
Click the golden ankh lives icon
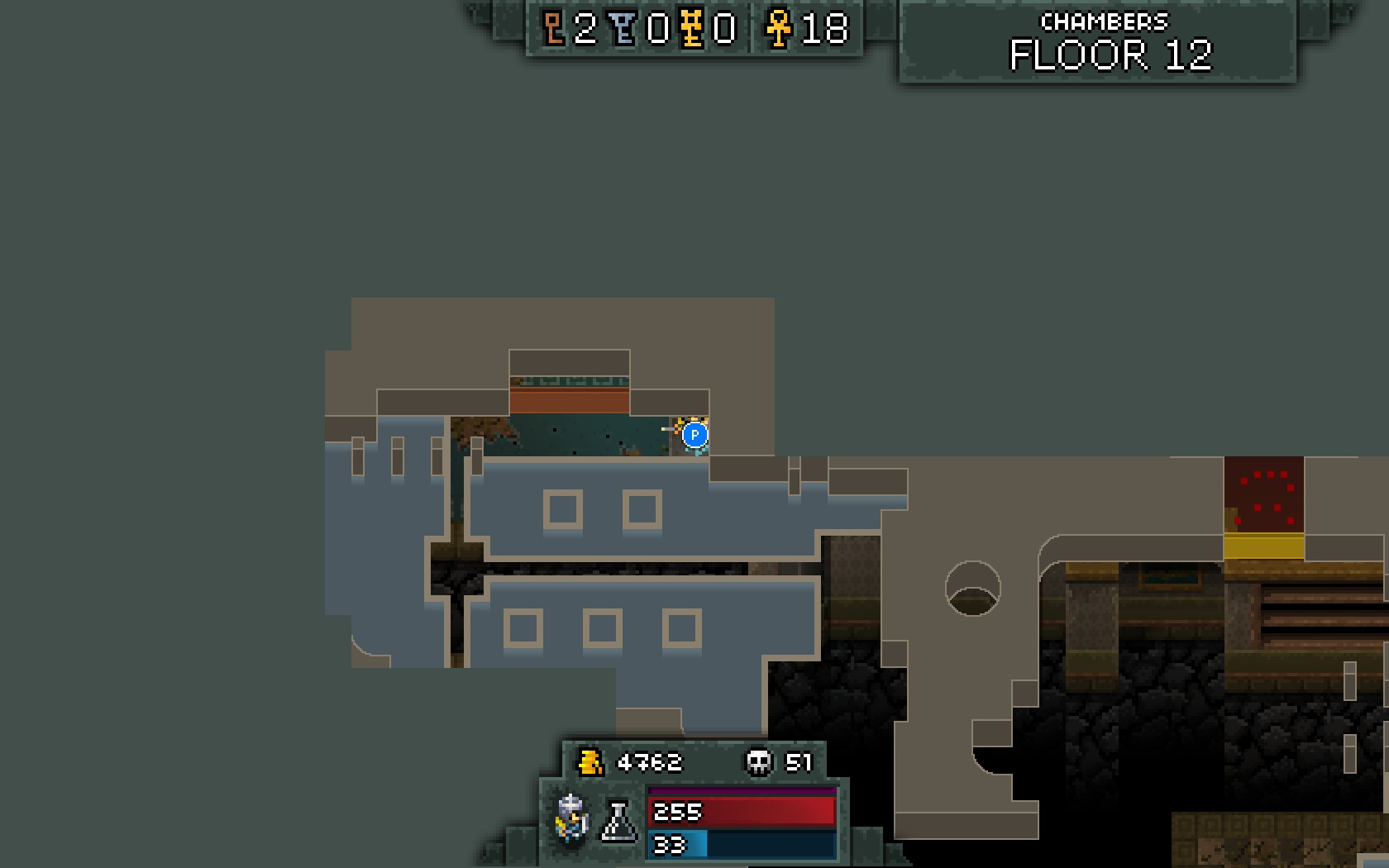coord(779,28)
